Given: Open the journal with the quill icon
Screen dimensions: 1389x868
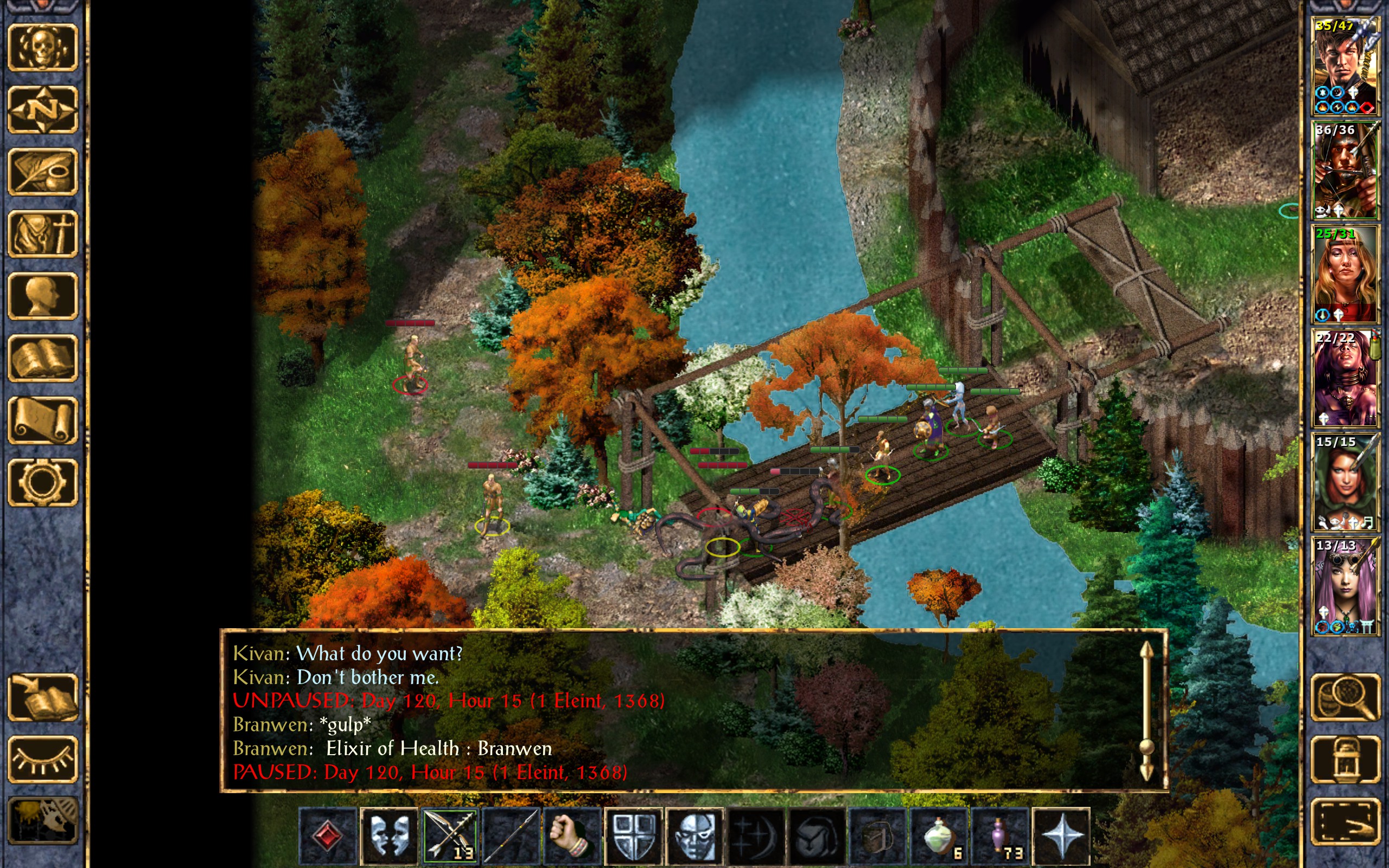Looking at the screenshot, I should (x=42, y=171).
